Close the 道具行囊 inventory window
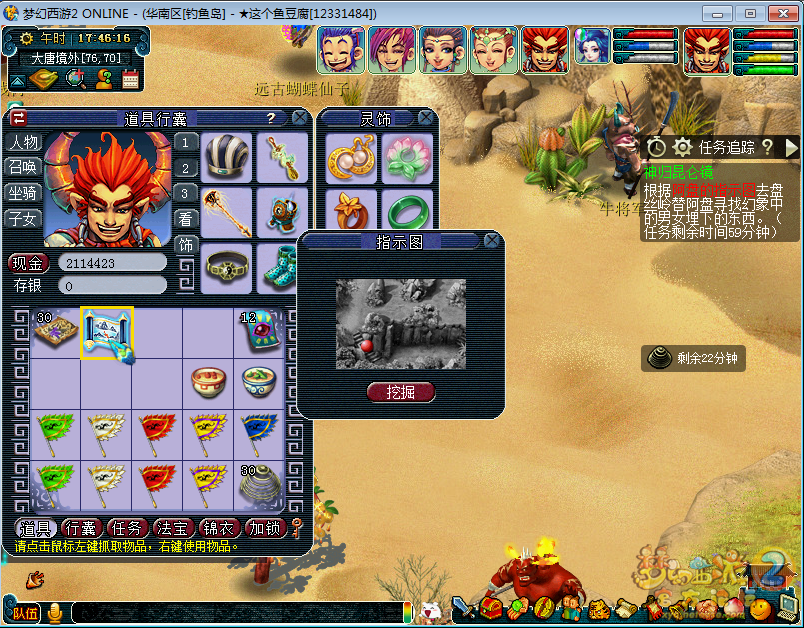 click(299, 118)
